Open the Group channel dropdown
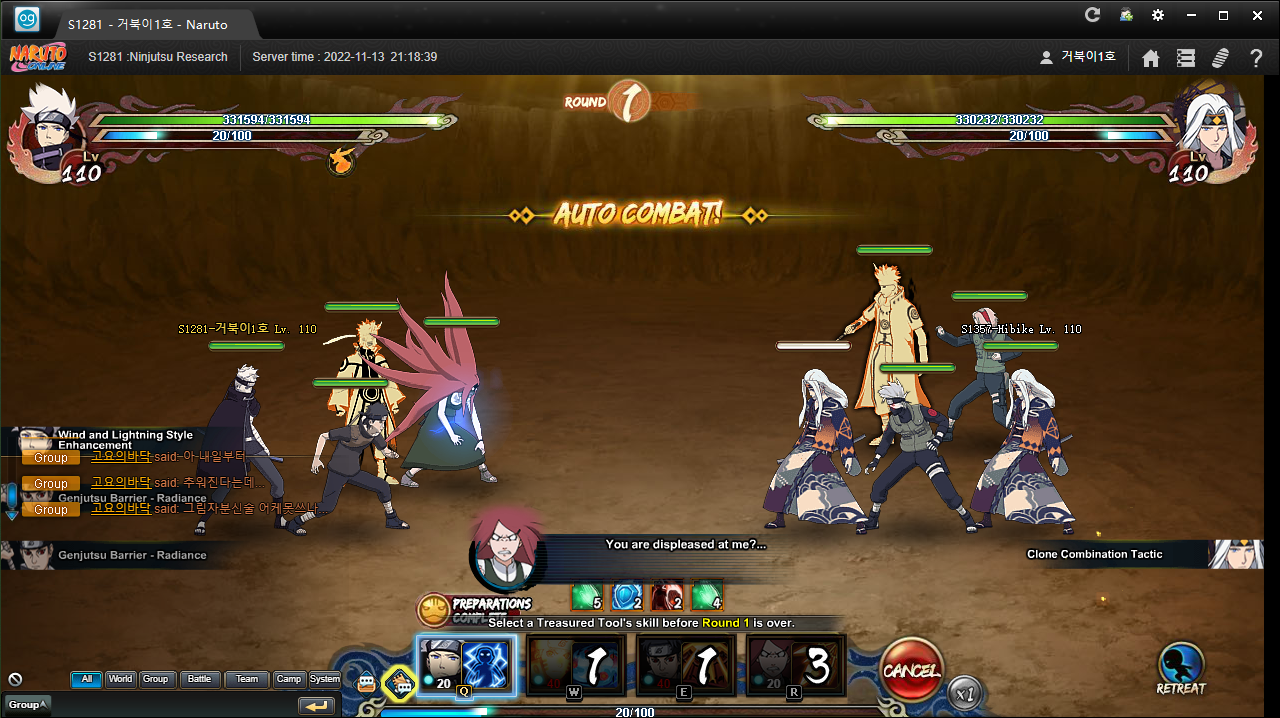Image resolution: width=1280 pixels, height=718 pixels. pos(26,705)
